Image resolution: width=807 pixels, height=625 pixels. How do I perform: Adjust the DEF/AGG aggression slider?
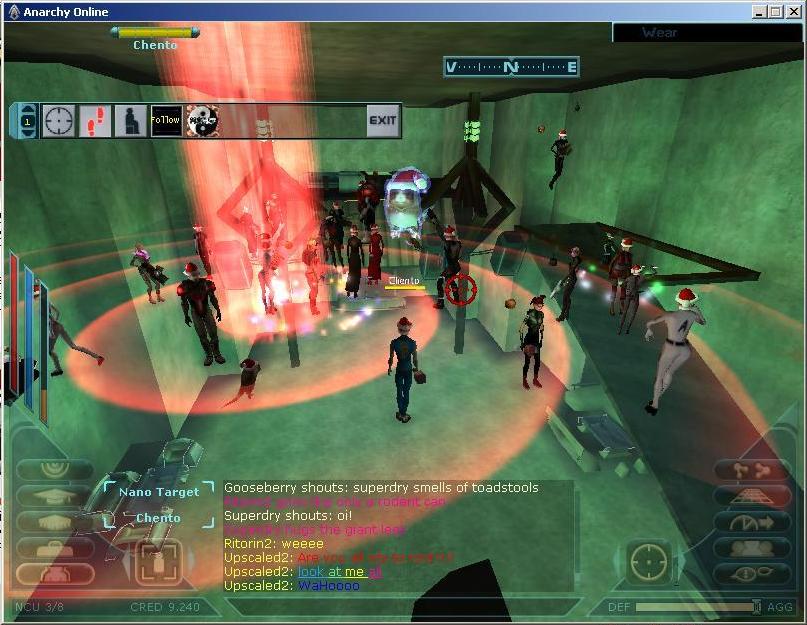[x=756, y=607]
